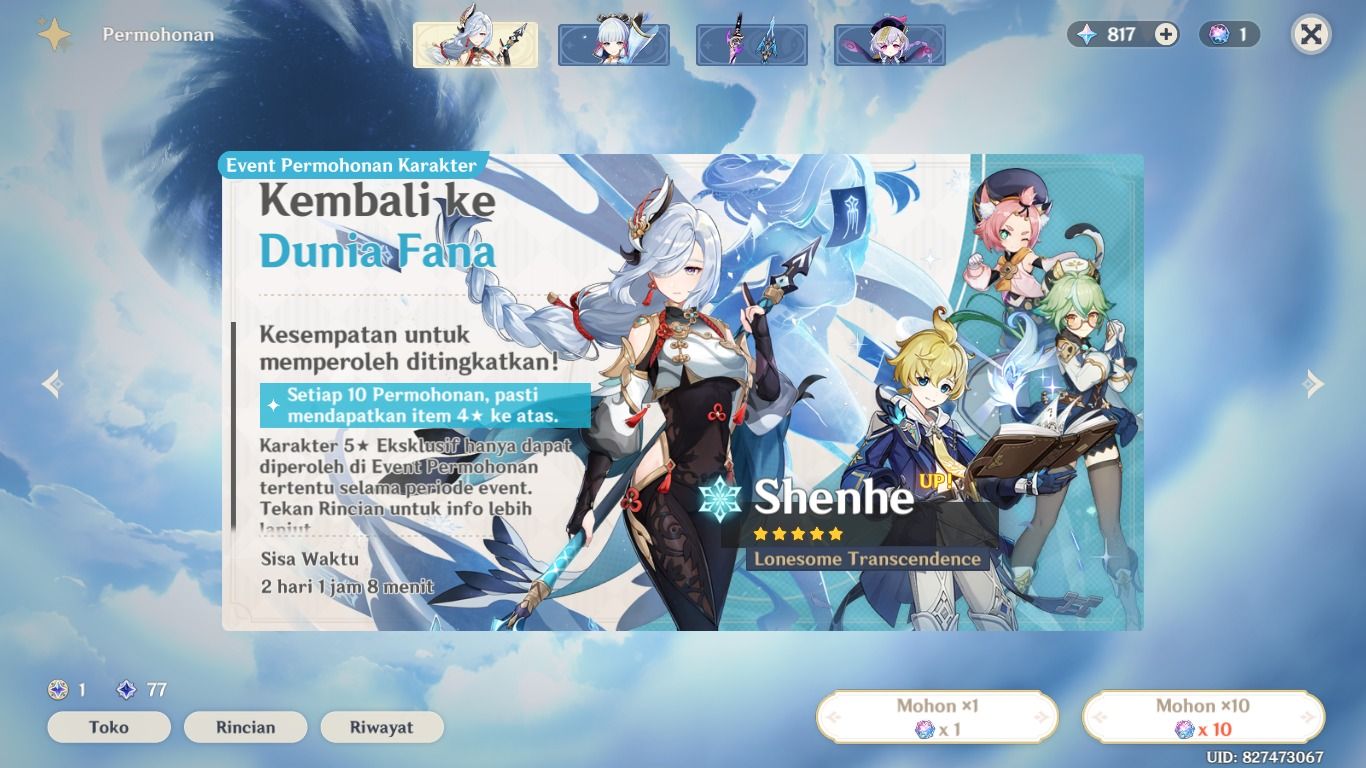Click the Primogem icon showing 817

1085,33
